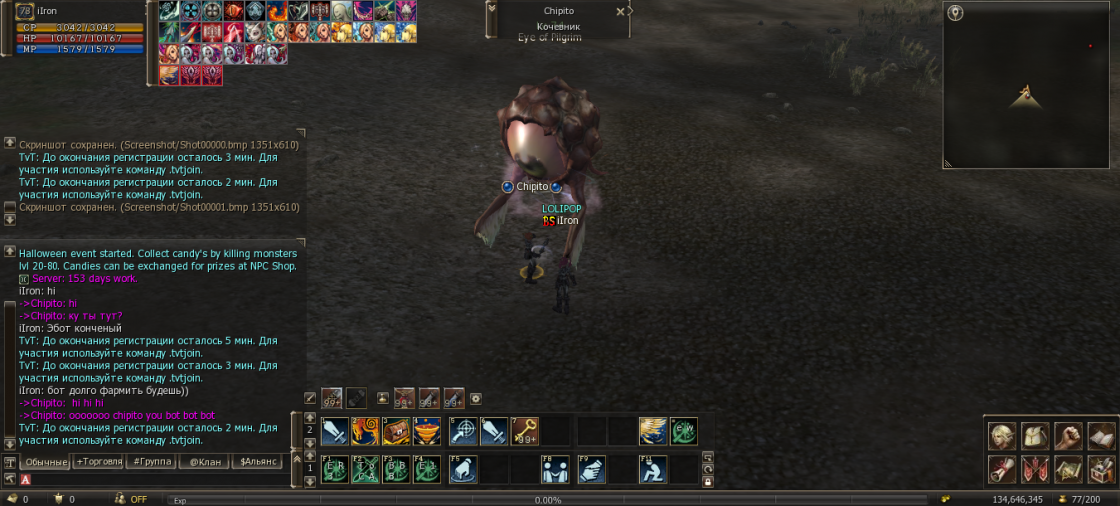This screenshot has width=1120, height=506.
Task: Select the @Клан chat tab
Action: point(204,462)
